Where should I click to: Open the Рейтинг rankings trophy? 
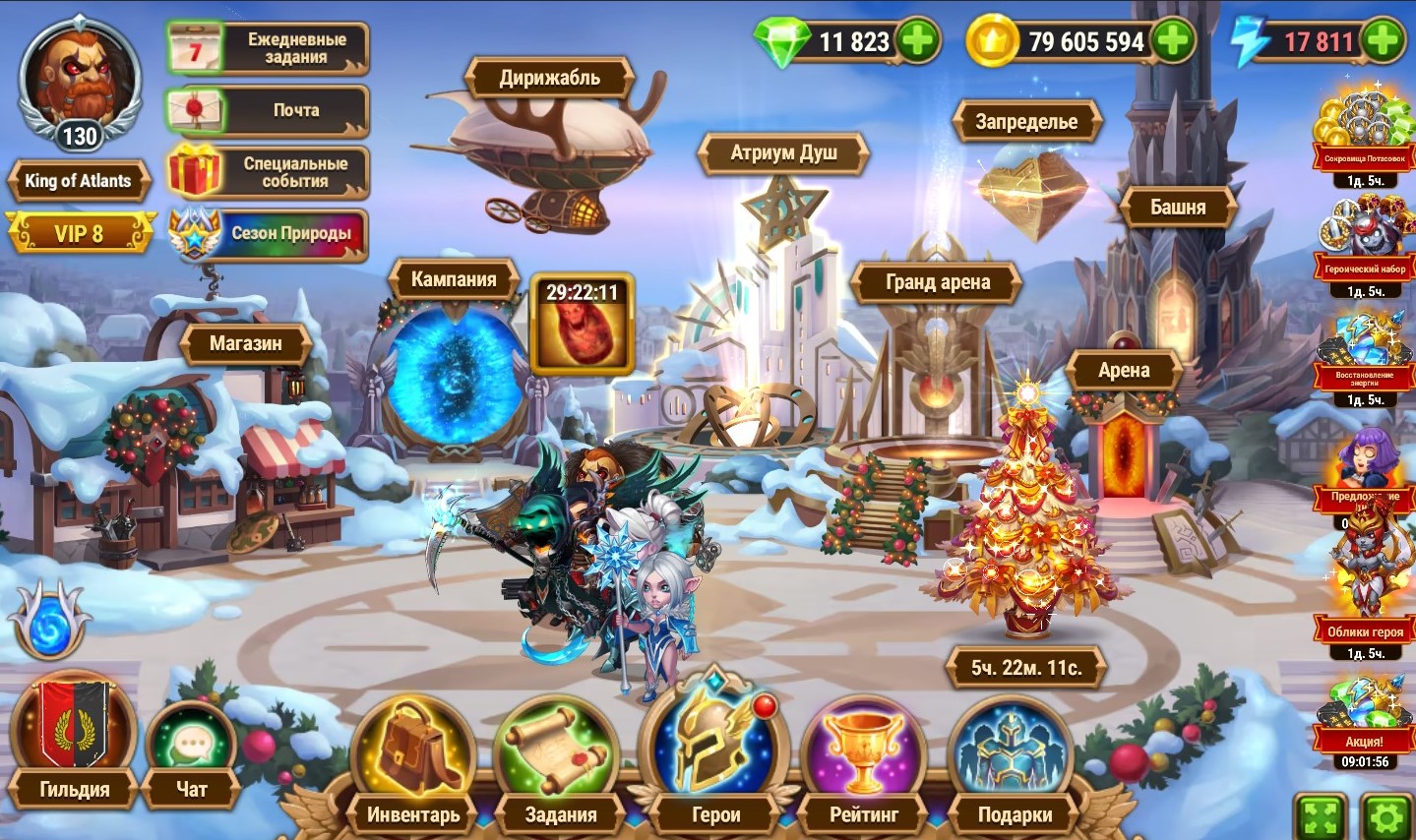864,762
